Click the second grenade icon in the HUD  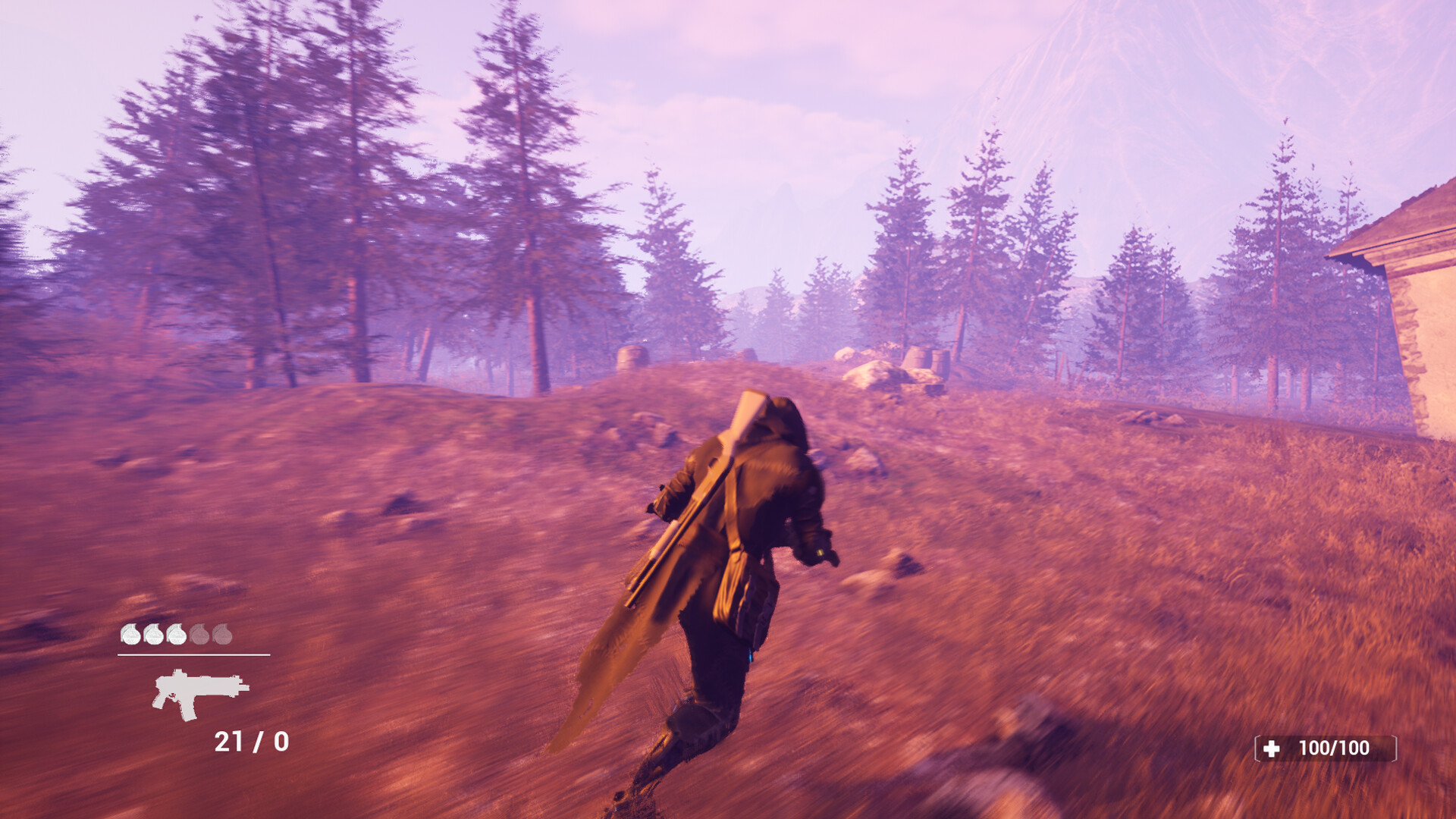154,635
